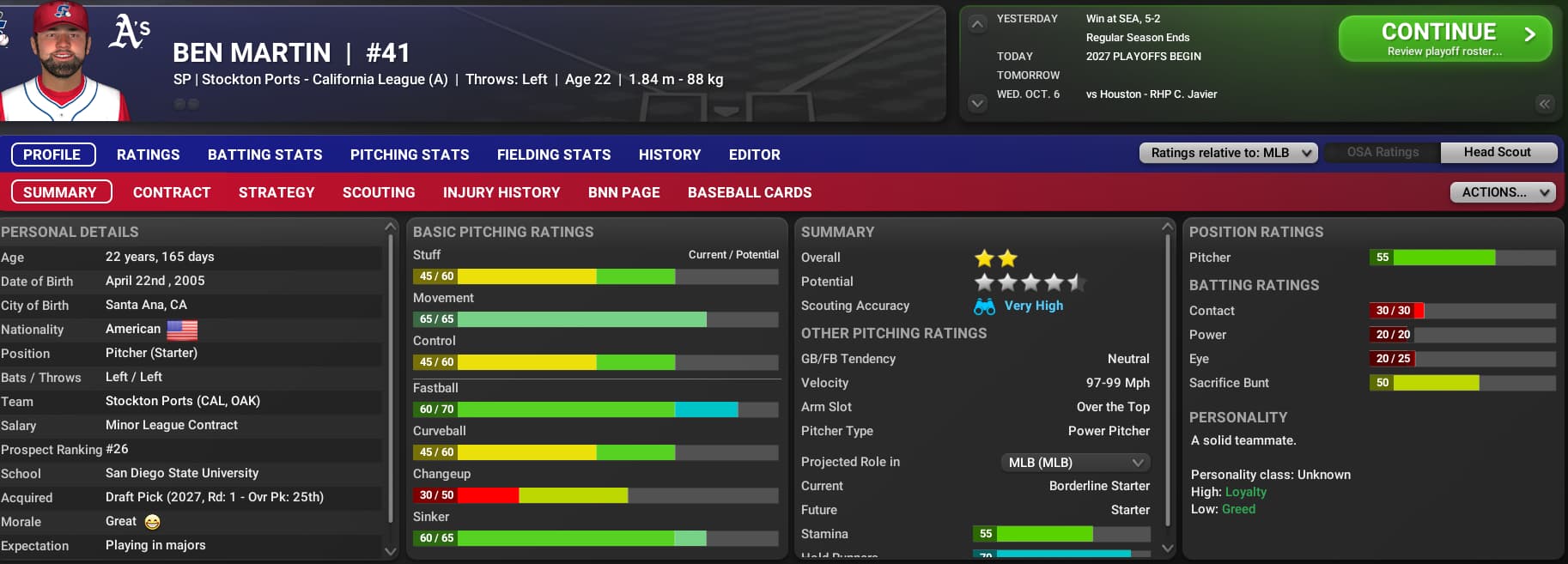The height and width of the screenshot is (564, 1568).
Task: Switch to the Scouting sub-tab
Action: tap(378, 192)
